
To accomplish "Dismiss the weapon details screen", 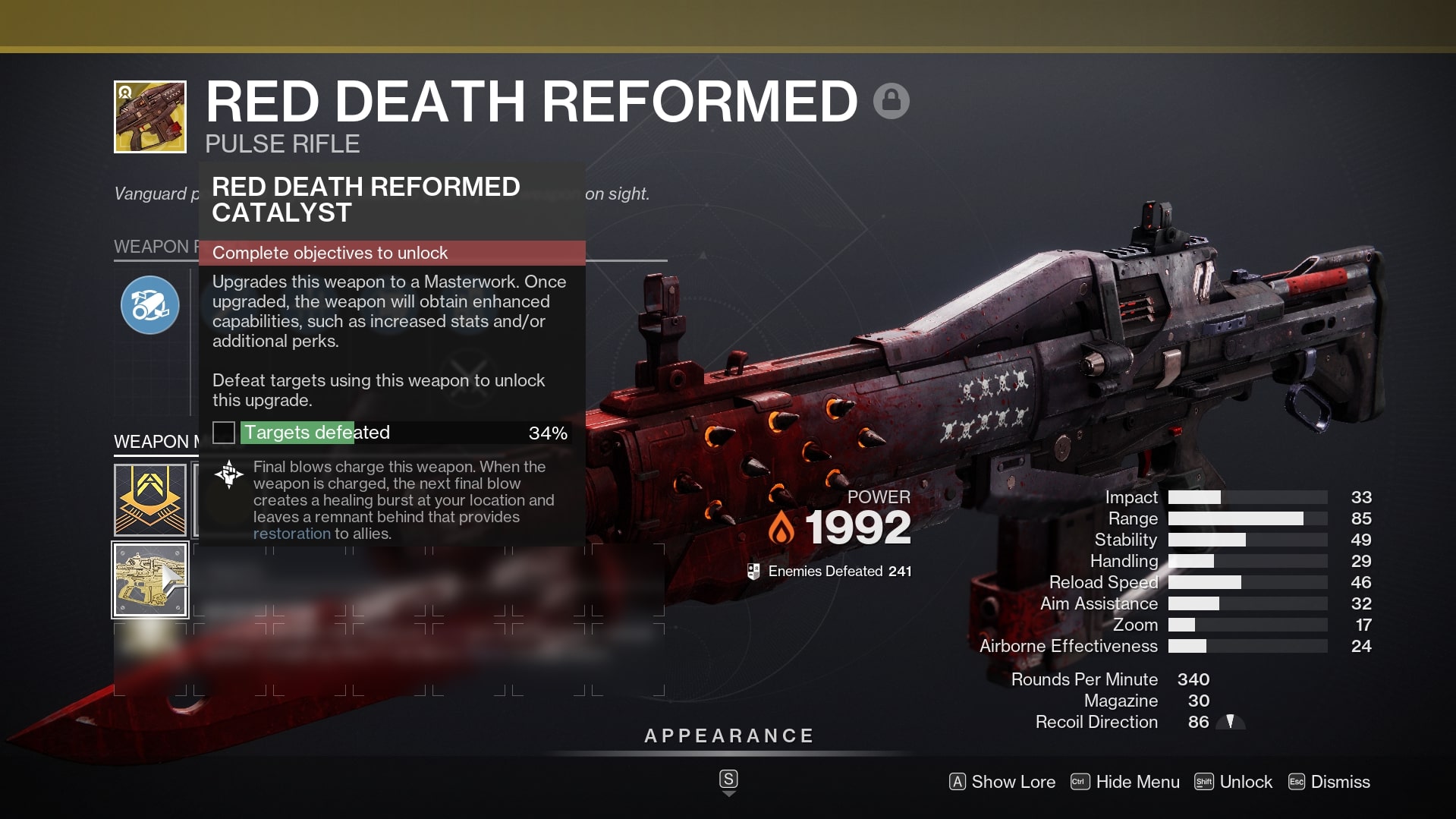I will click(1329, 782).
